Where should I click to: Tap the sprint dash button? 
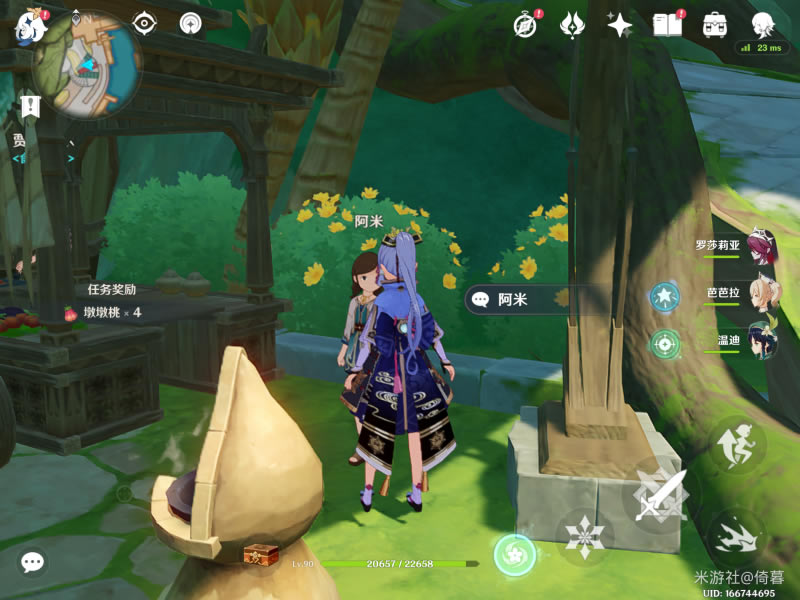point(736,538)
